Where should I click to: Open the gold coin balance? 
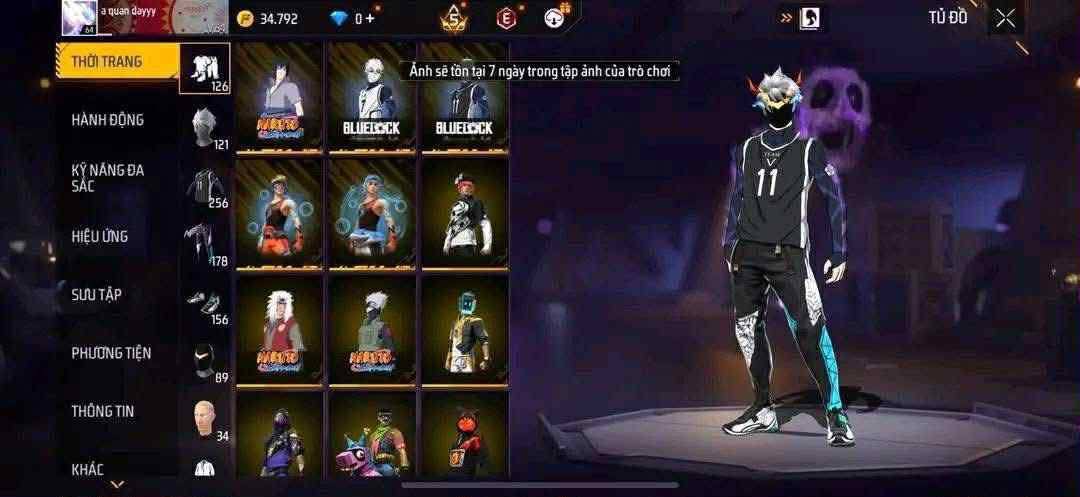[x=268, y=18]
